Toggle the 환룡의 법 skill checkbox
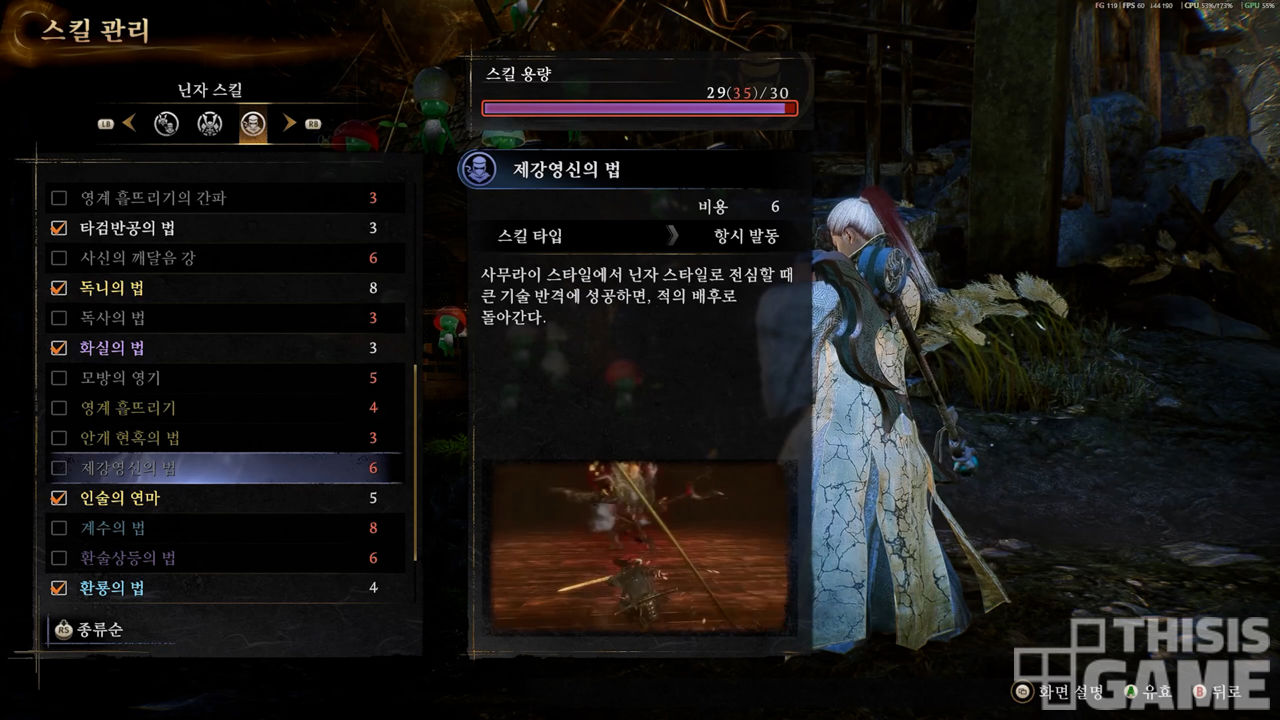The height and width of the screenshot is (720, 1280). (x=59, y=588)
